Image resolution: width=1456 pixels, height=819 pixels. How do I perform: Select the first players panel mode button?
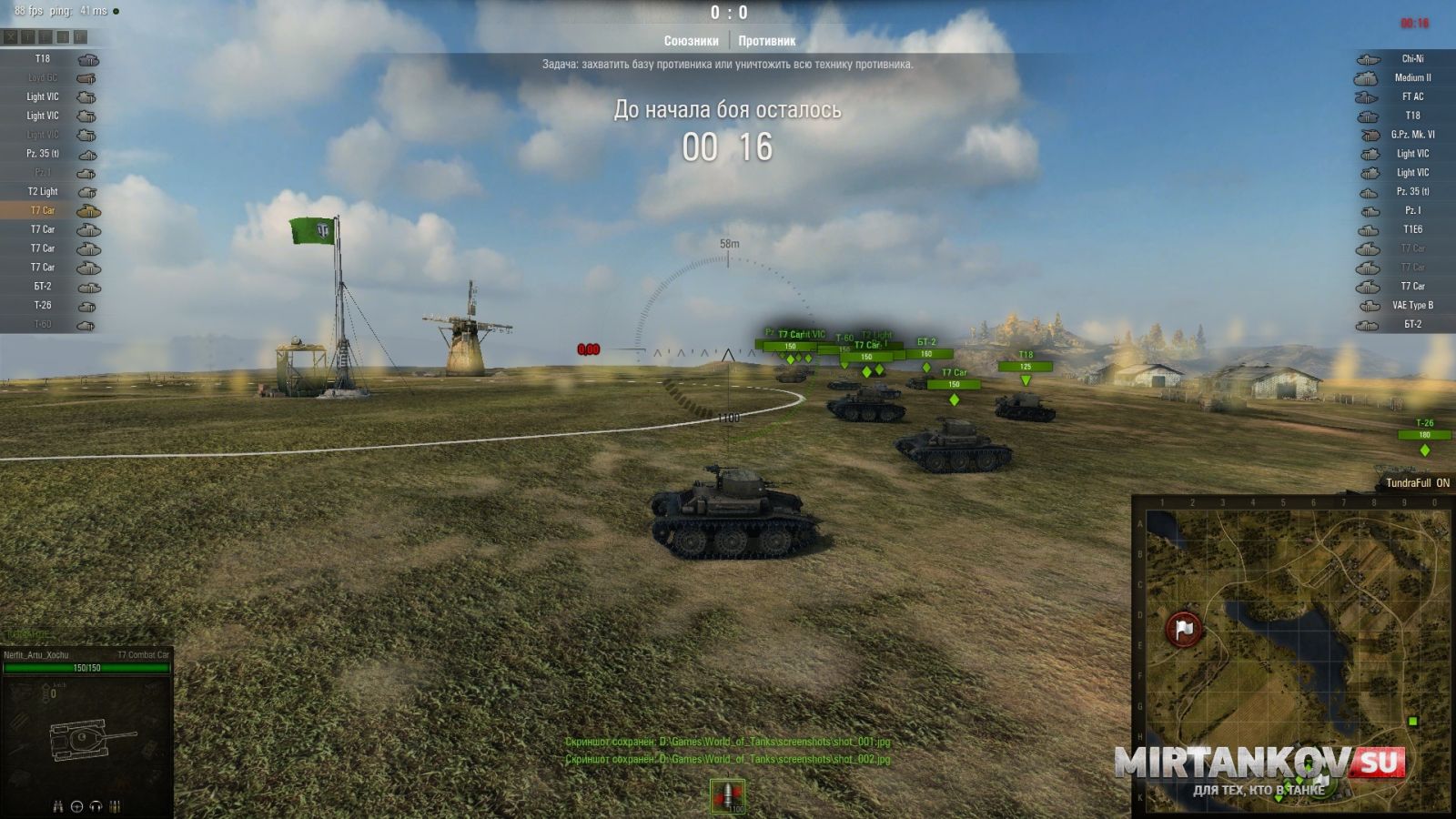pos(11,37)
